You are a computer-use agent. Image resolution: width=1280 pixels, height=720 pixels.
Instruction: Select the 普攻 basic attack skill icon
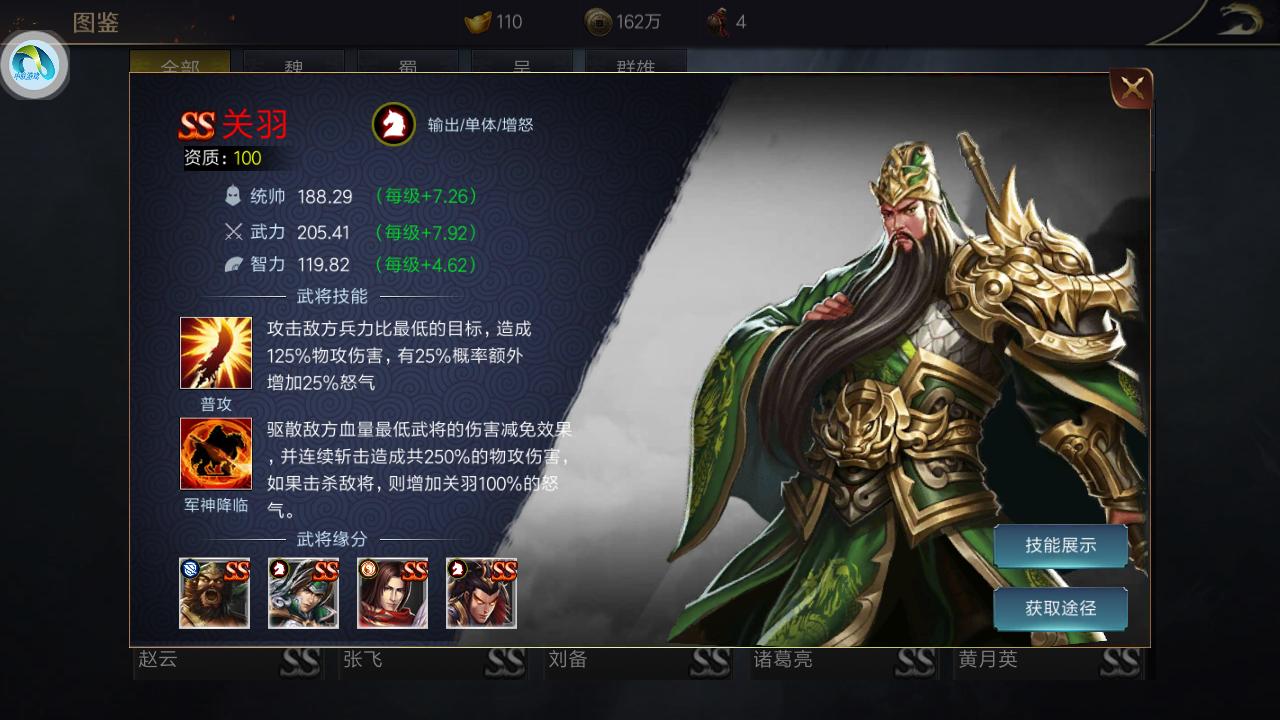coord(215,352)
